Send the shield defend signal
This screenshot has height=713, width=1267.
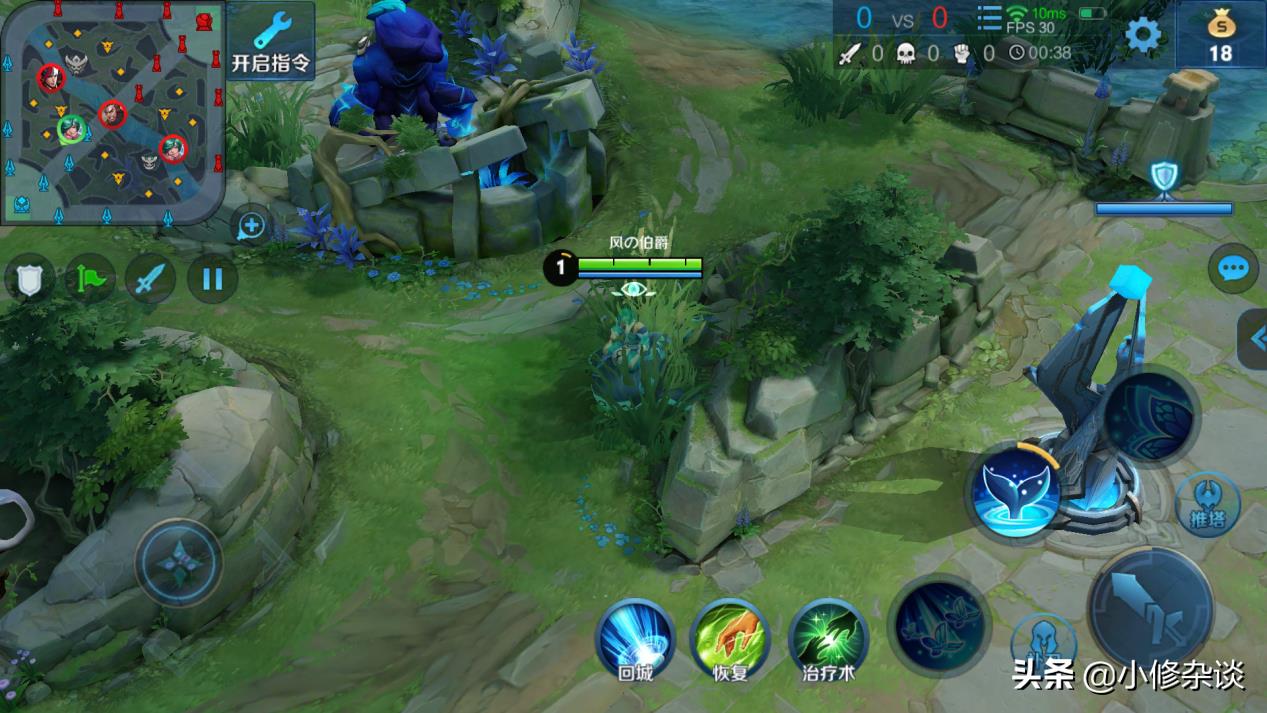point(29,278)
